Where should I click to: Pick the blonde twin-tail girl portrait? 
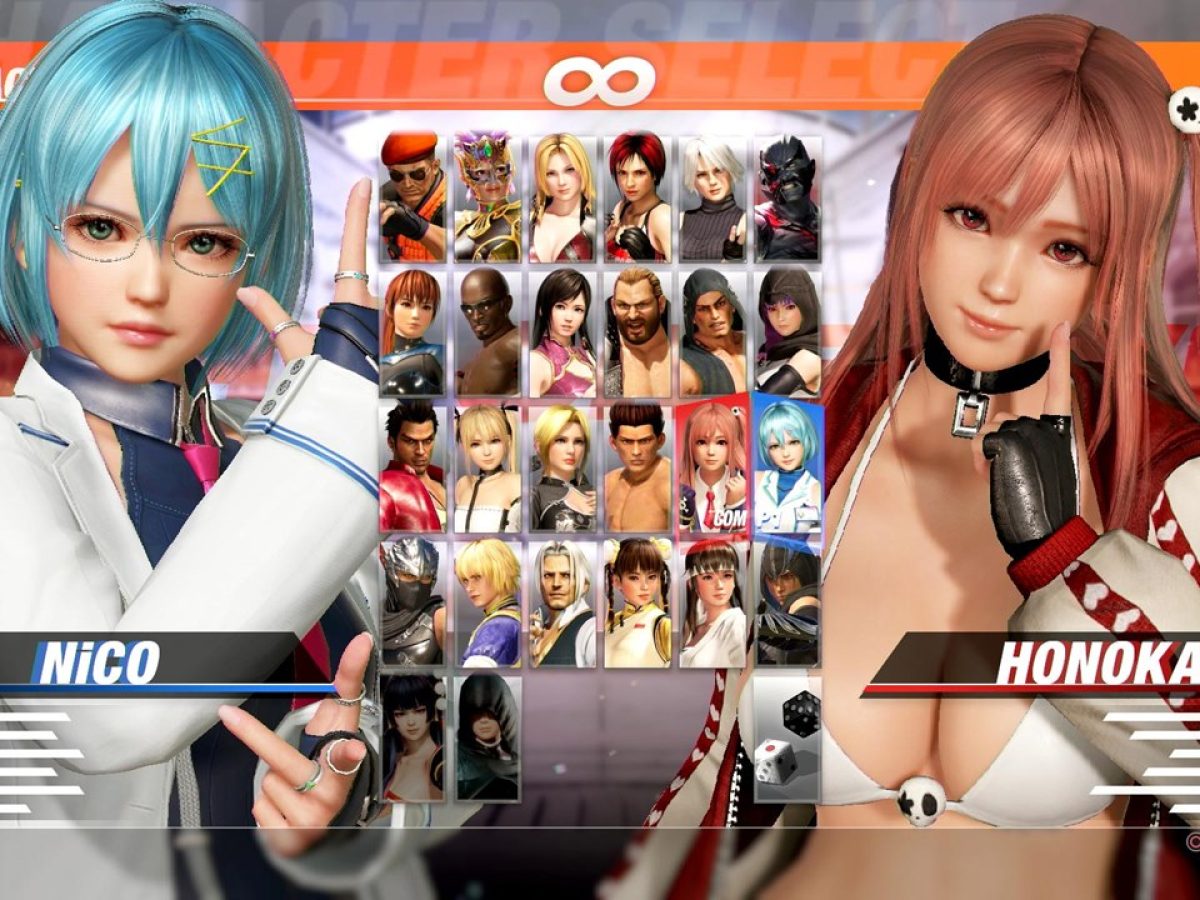pyautogui.click(x=487, y=467)
